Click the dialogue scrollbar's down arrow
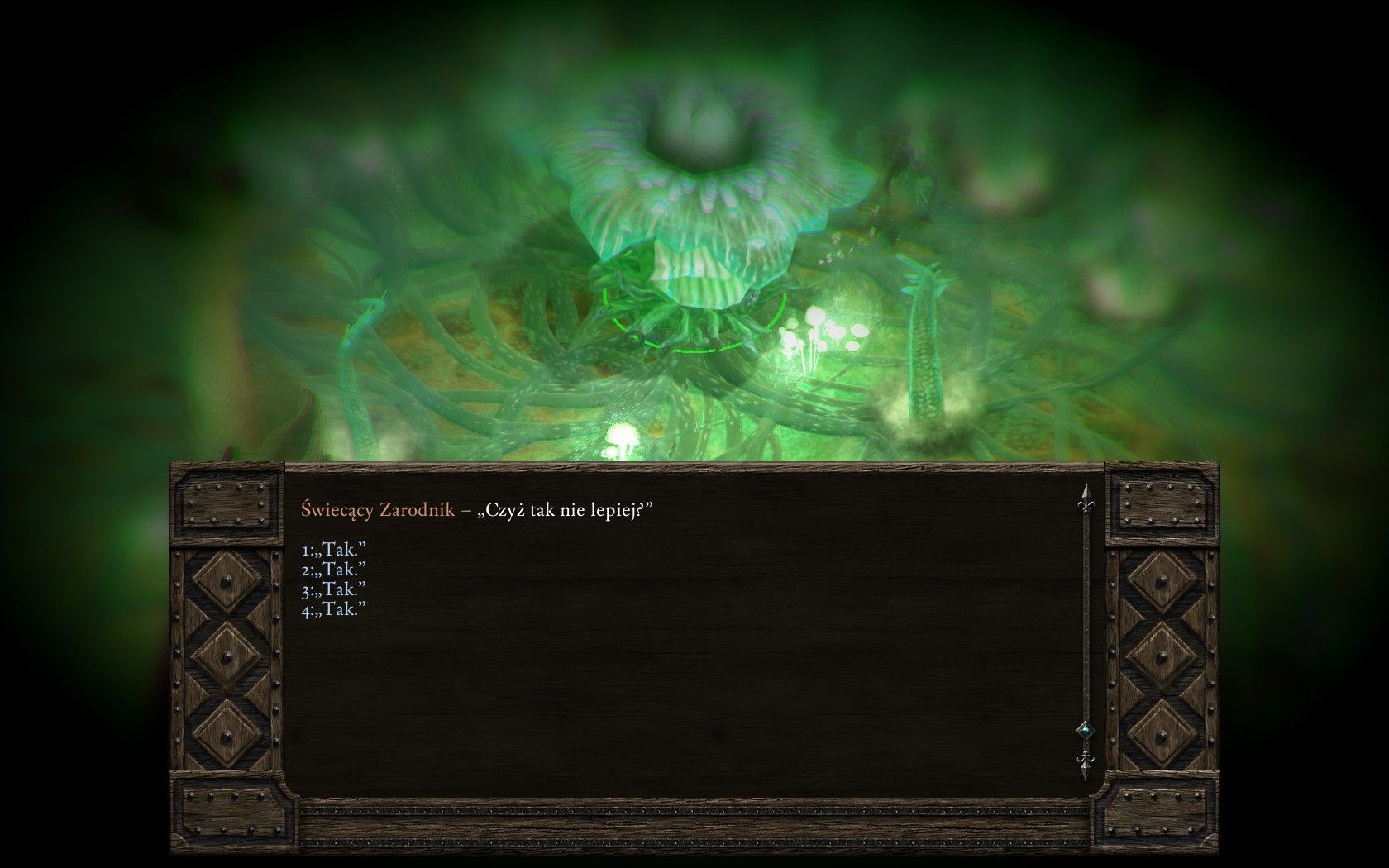This screenshot has height=868, width=1389. (x=1085, y=765)
